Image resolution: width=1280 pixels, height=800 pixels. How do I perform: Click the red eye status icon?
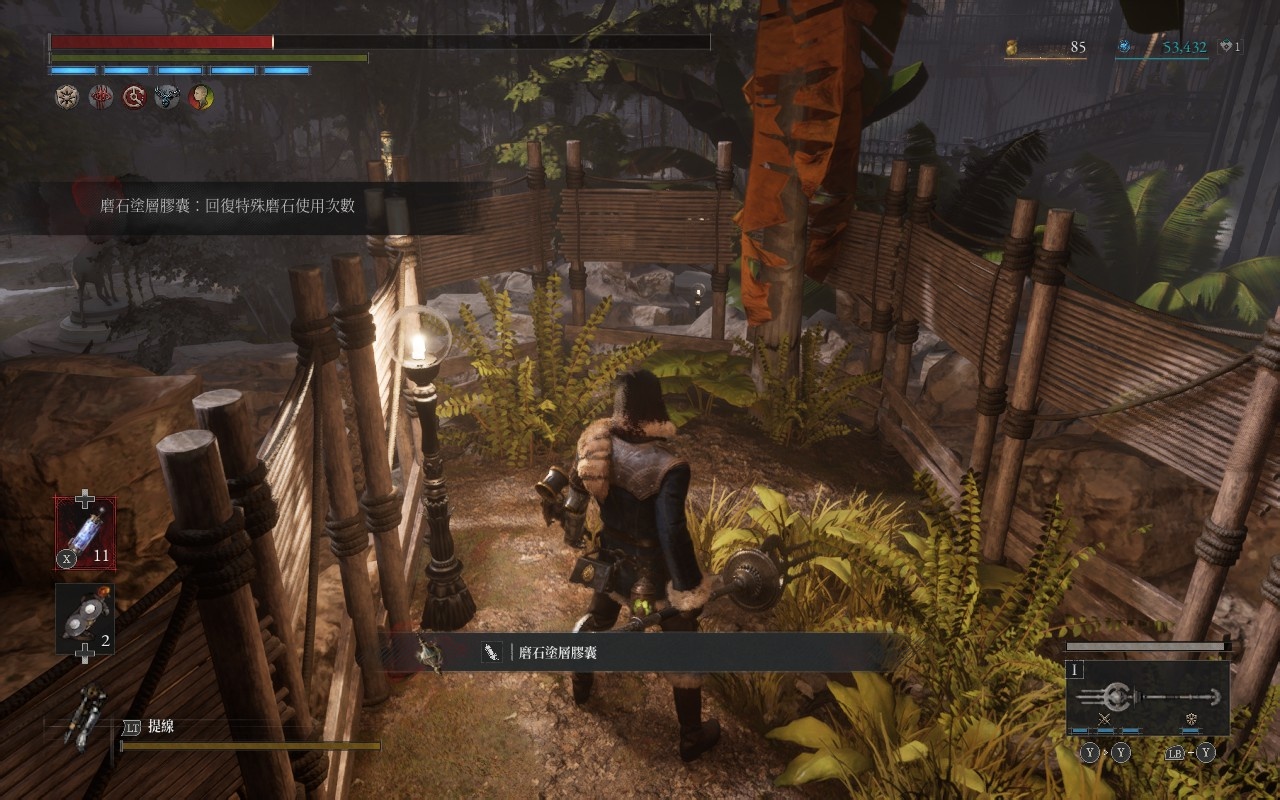[x=101, y=97]
